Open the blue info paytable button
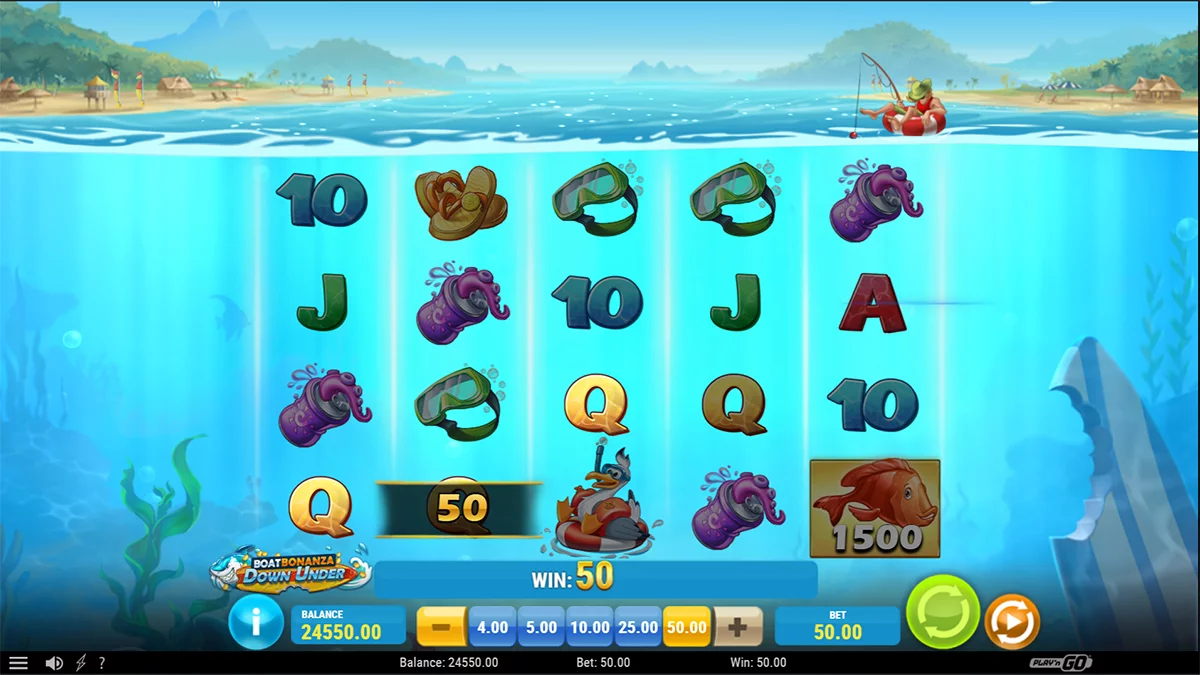 pyautogui.click(x=255, y=624)
